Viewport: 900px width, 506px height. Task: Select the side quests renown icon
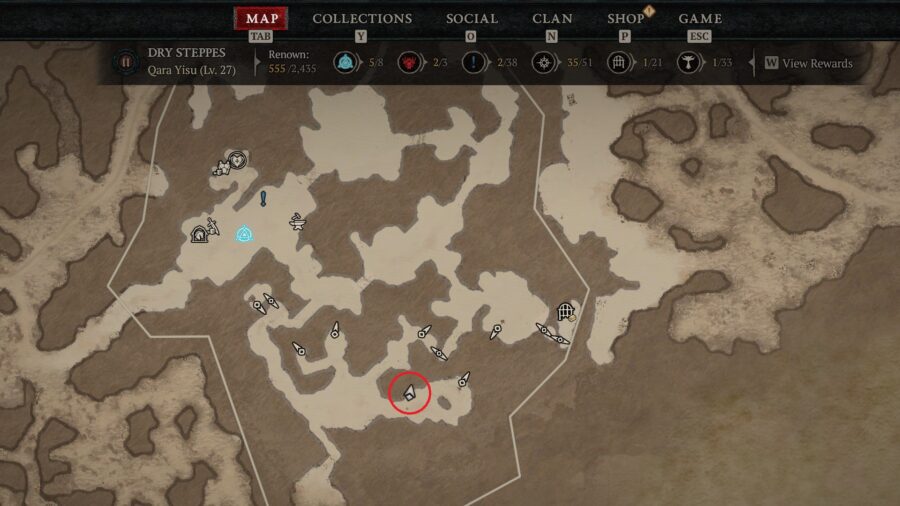pyautogui.click(x=473, y=63)
